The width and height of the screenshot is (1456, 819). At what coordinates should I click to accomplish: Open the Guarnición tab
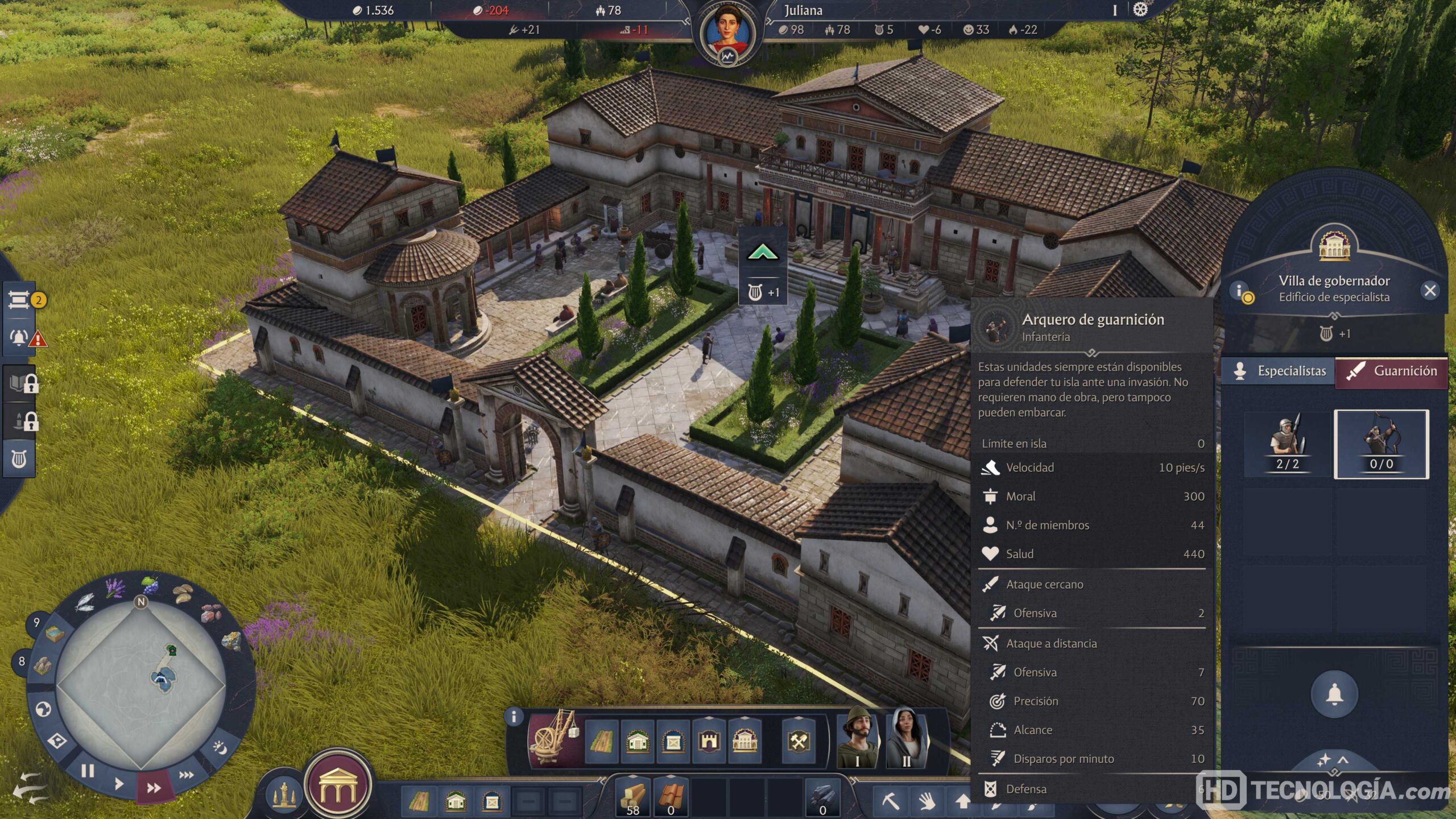pos(1391,371)
